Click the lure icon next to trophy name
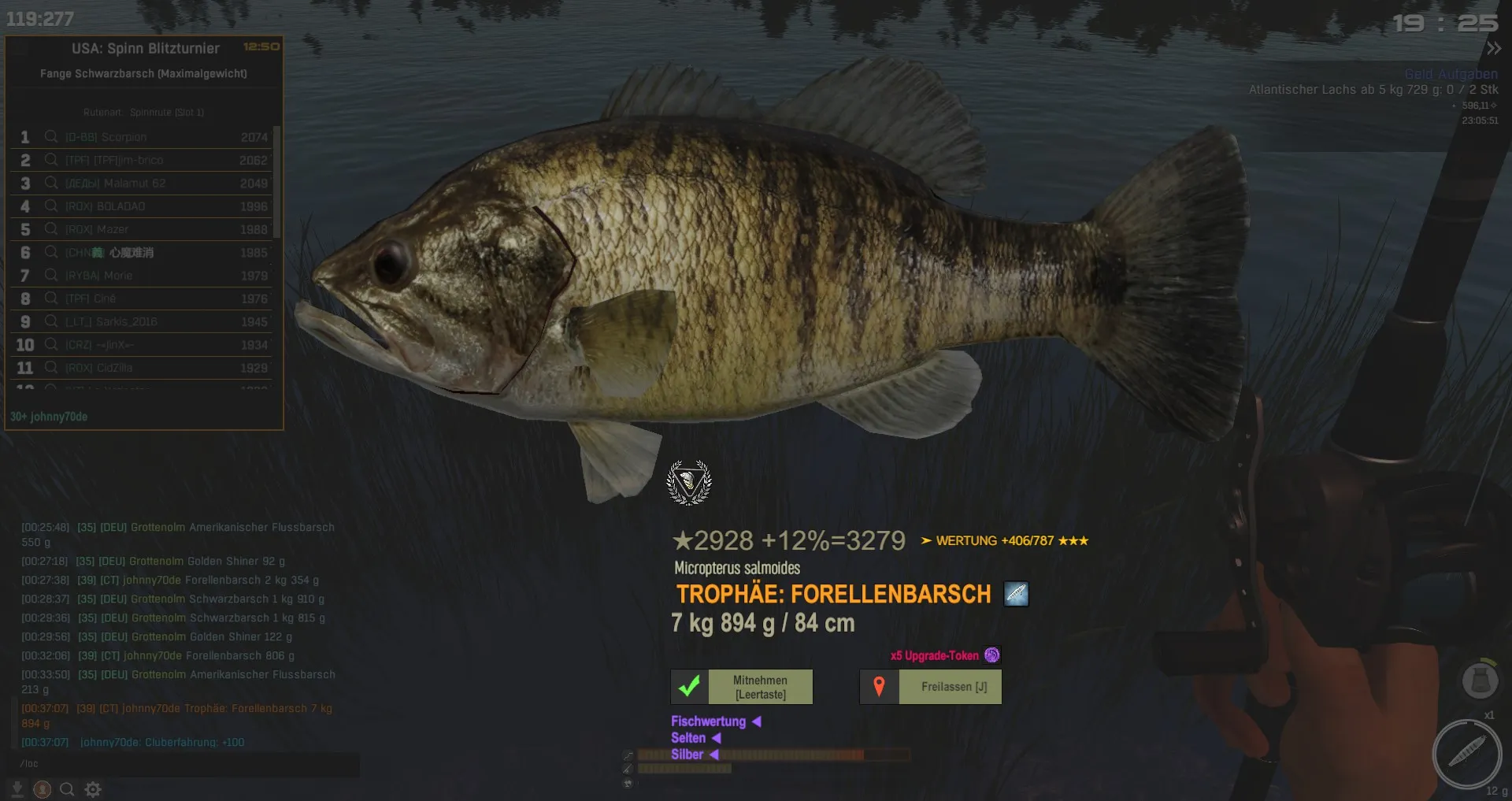This screenshot has width=1512, height=801. 1016,594
